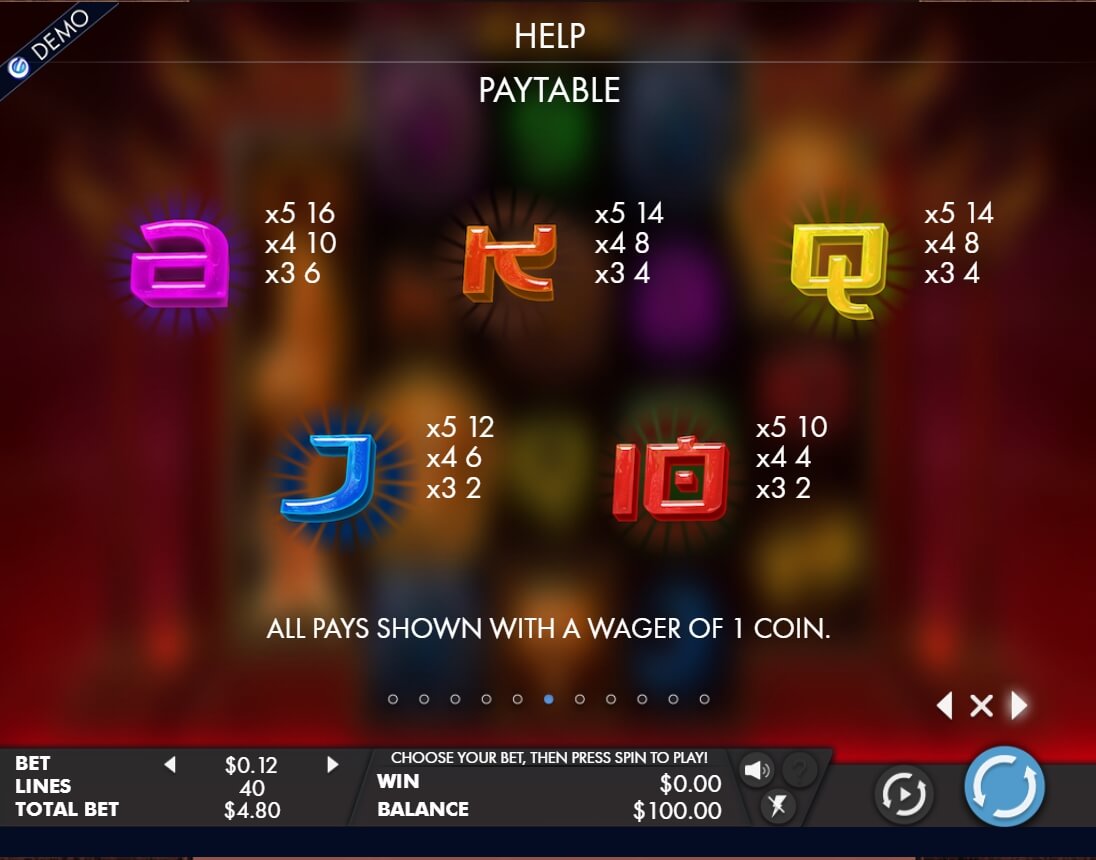This screenshot has width=1096, height=860.
Task: Jump to the first help page dot
Action: (x=393, y=699)
